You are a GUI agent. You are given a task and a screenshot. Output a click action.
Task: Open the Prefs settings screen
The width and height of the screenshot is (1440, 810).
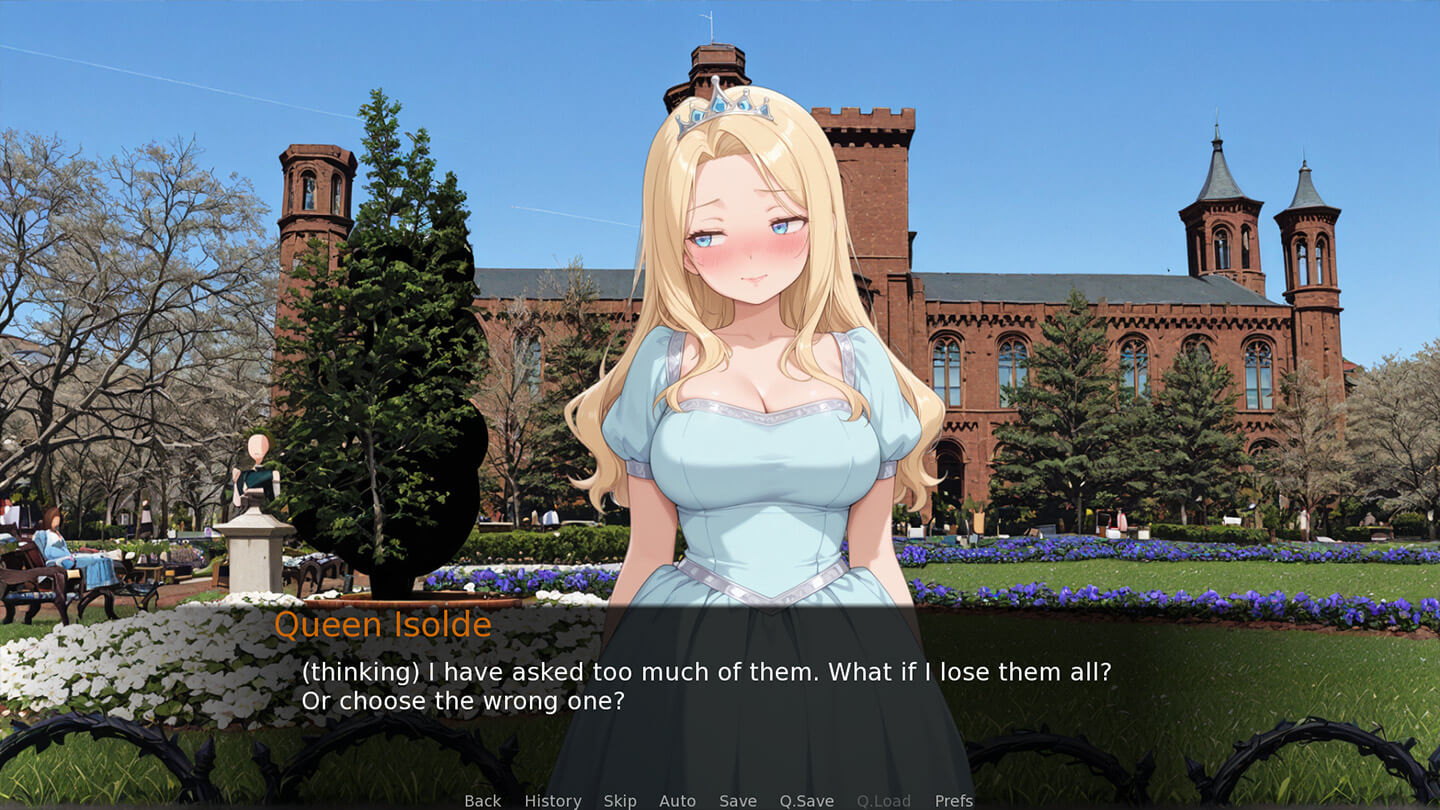click(x=953, y=800)
